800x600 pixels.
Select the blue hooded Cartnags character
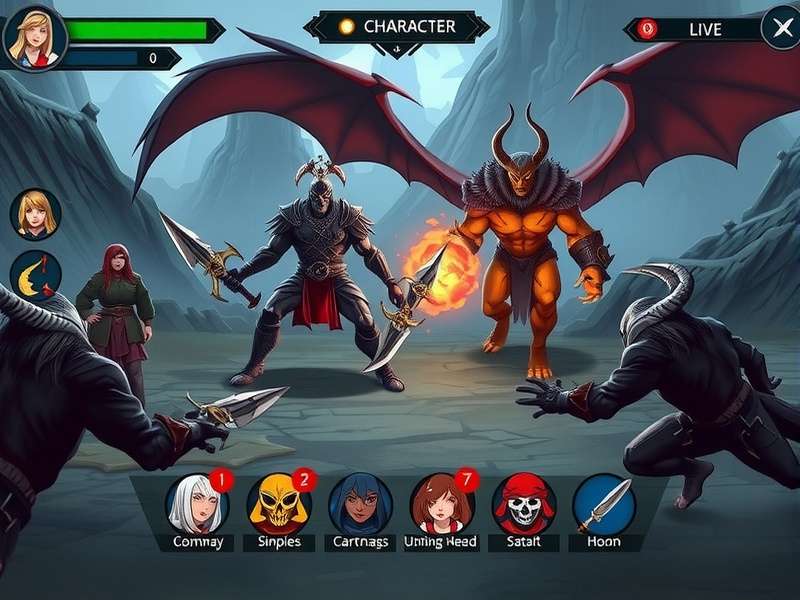360,504
